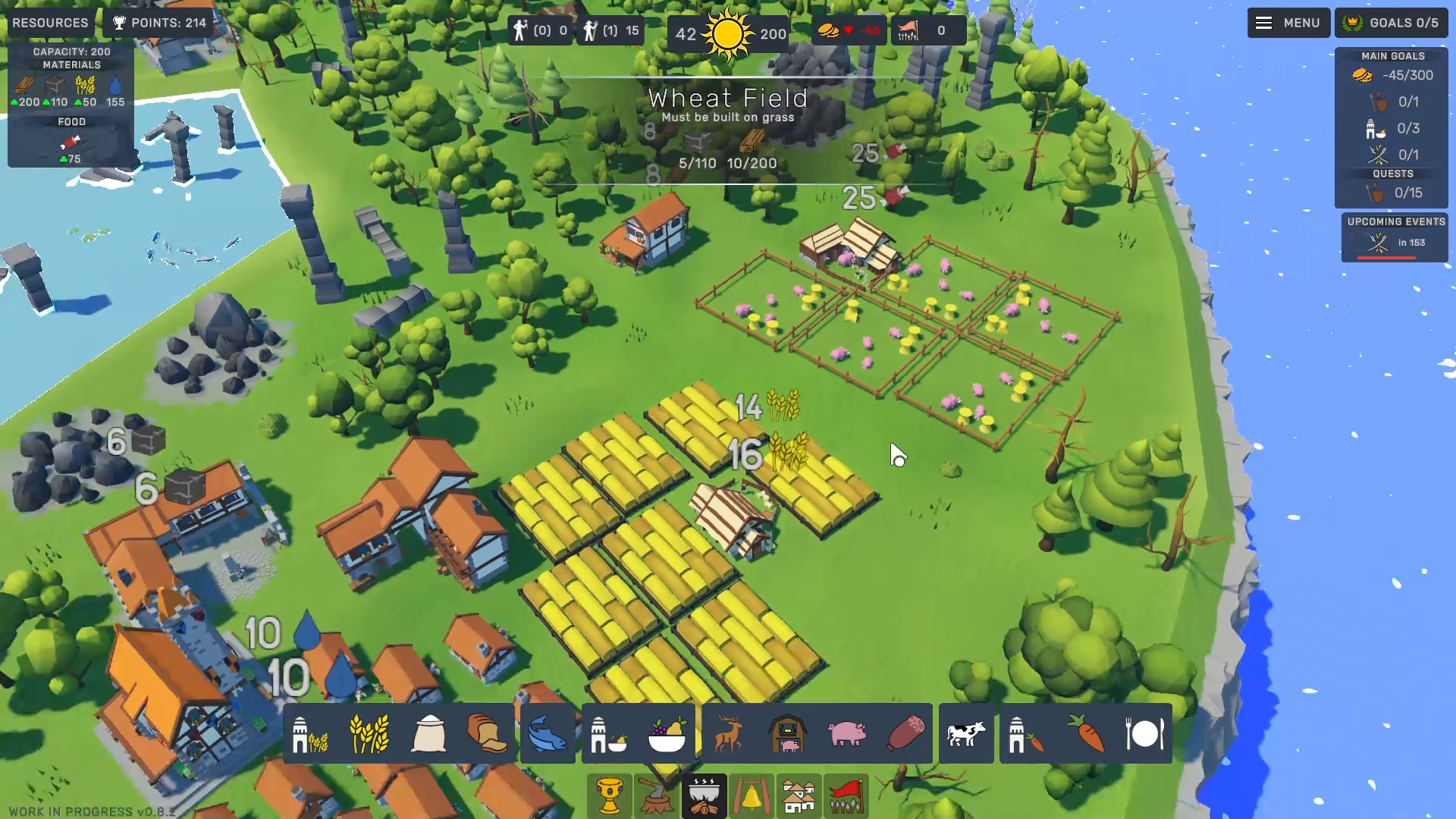Select the Cow pasture icon
Viewport: 1456px width, 819px height.
[x=966, y=733]
